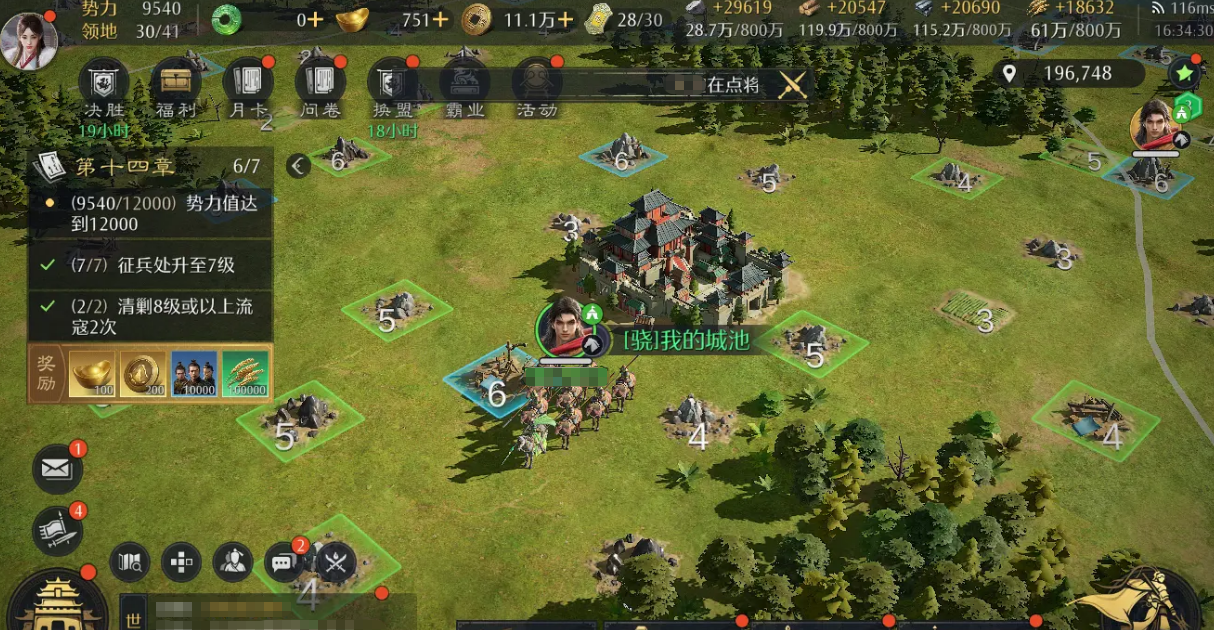Open the battle flag reports icon
1214x630 pixels.
click(57, 530)
